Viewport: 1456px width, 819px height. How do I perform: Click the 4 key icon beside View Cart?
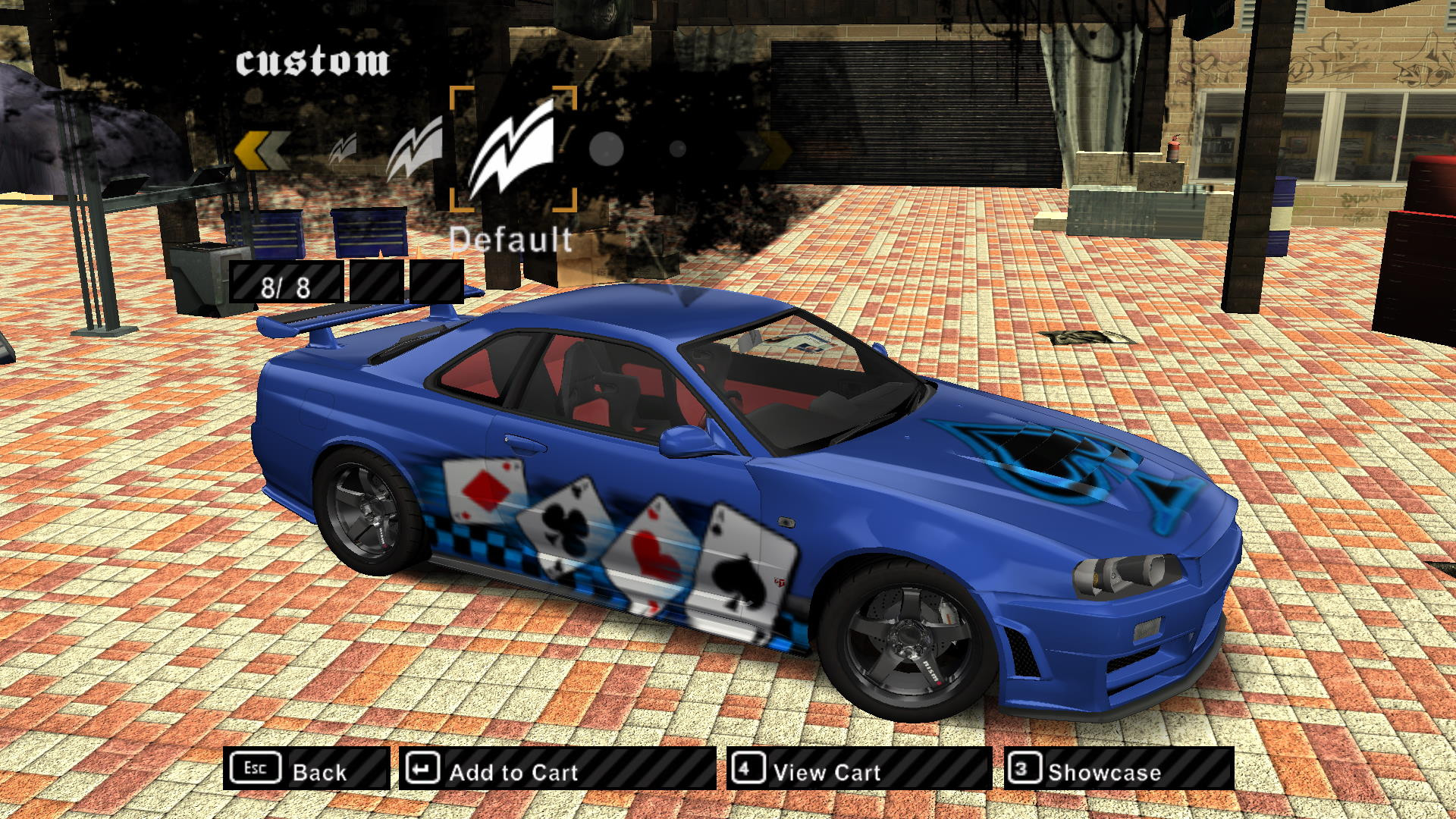747,769
